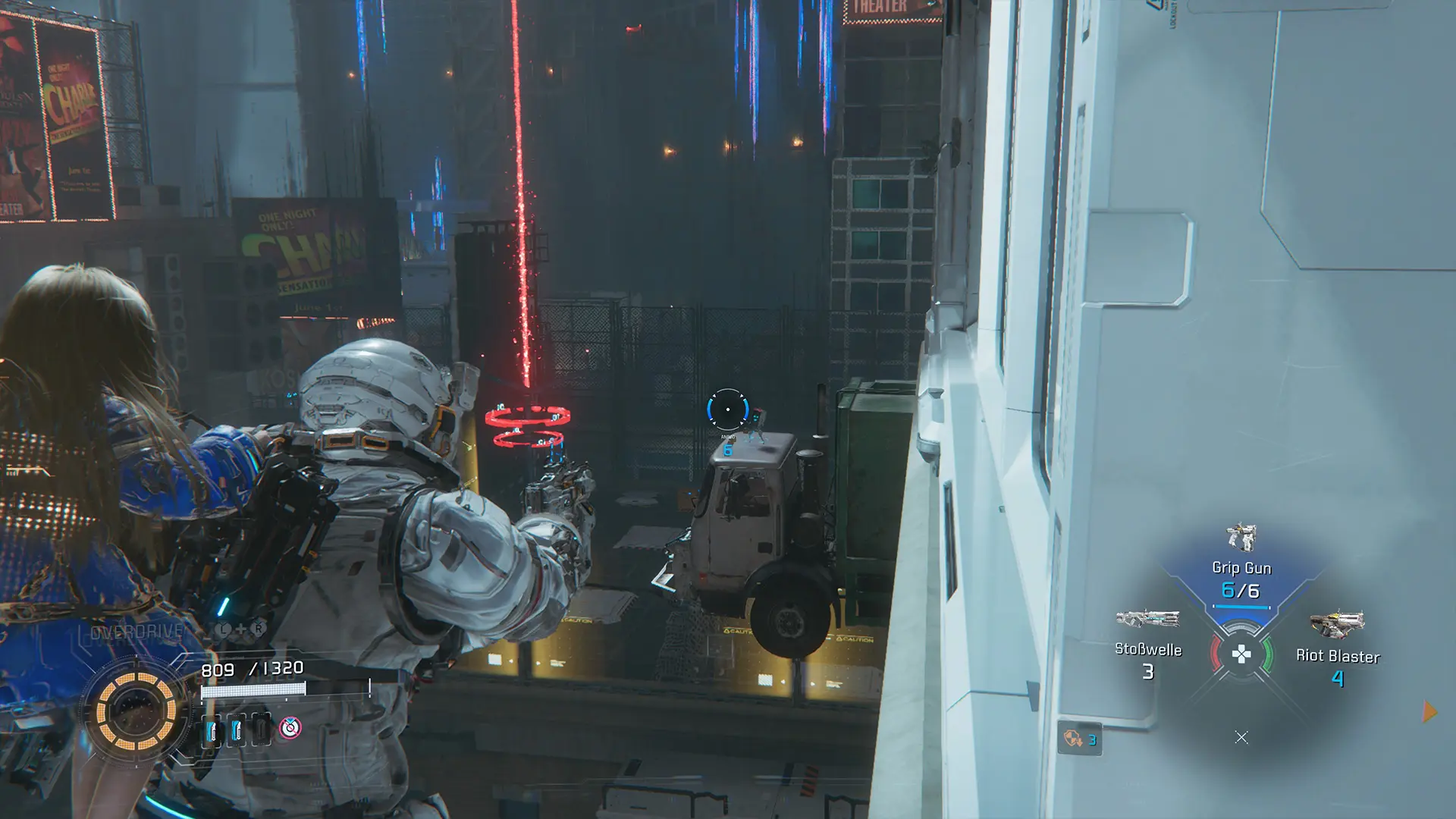The width and height of the screenshot is (1456, 819).
Task: Select the empty bottom weapon wheel slot
Action: pos(1241,737)
